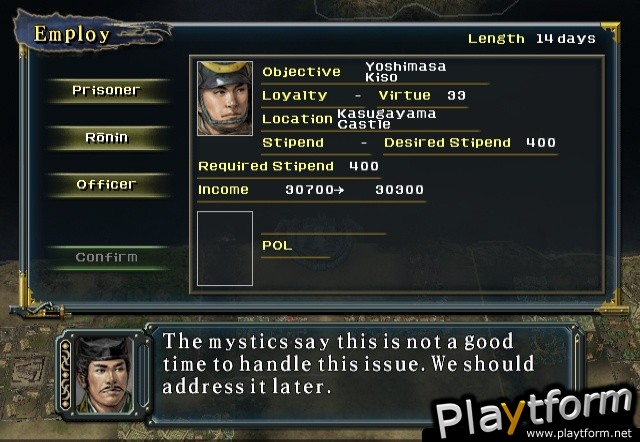
Task: Confirm the employment selection
Action: pyautogui.click(x=106, y=257)
